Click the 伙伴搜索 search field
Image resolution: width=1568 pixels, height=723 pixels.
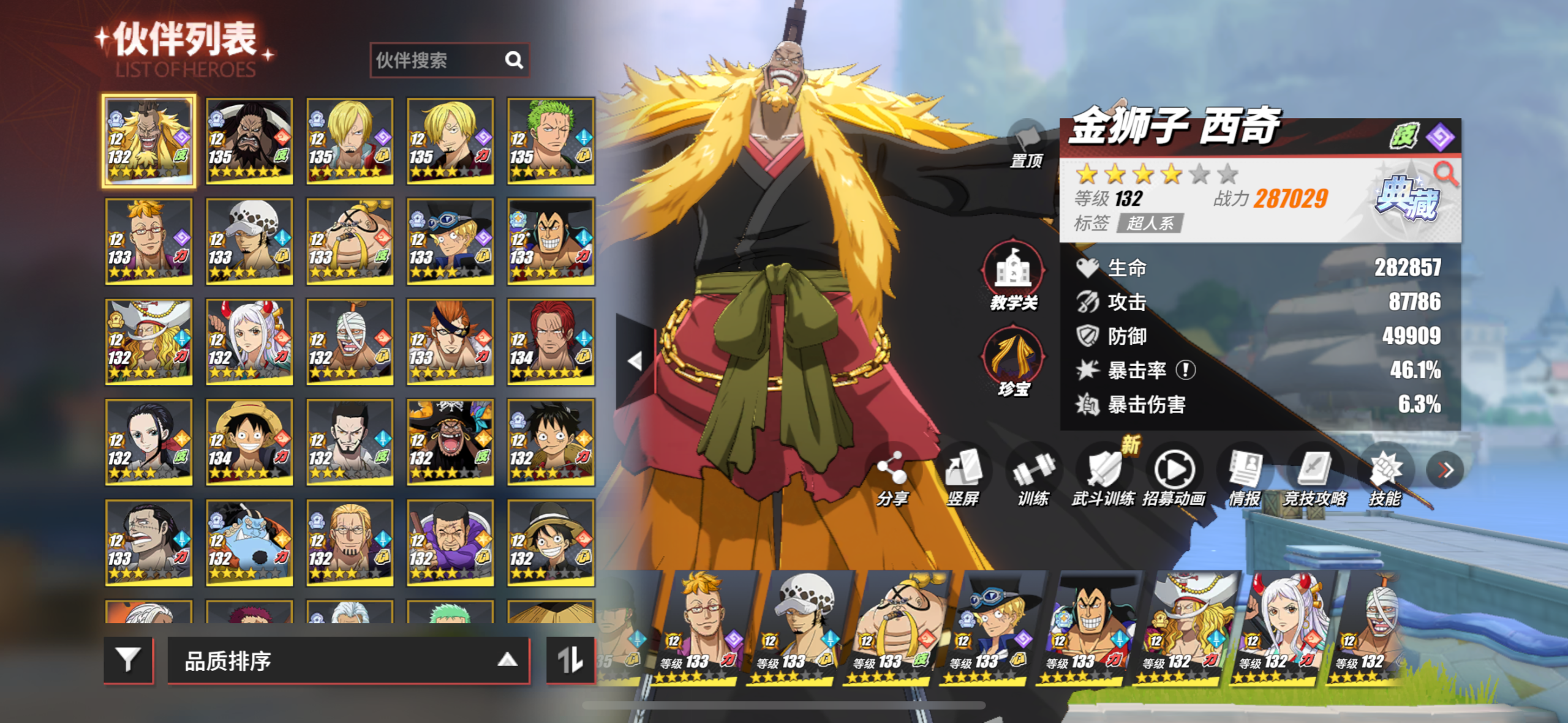pos(438,60)
